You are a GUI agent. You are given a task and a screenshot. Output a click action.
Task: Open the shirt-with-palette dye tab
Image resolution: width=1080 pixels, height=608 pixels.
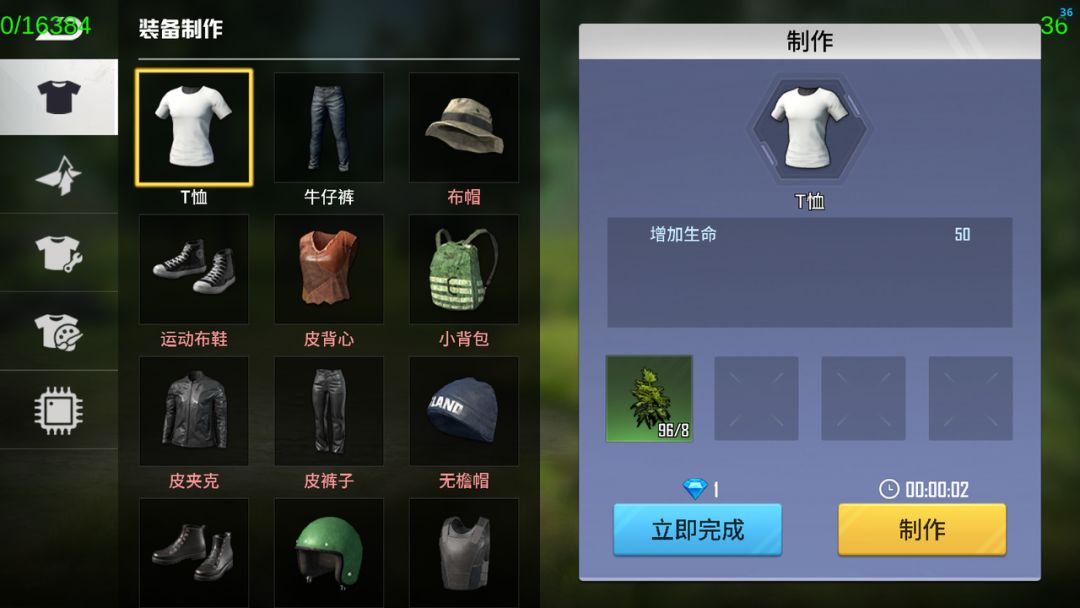coord(59,331)
